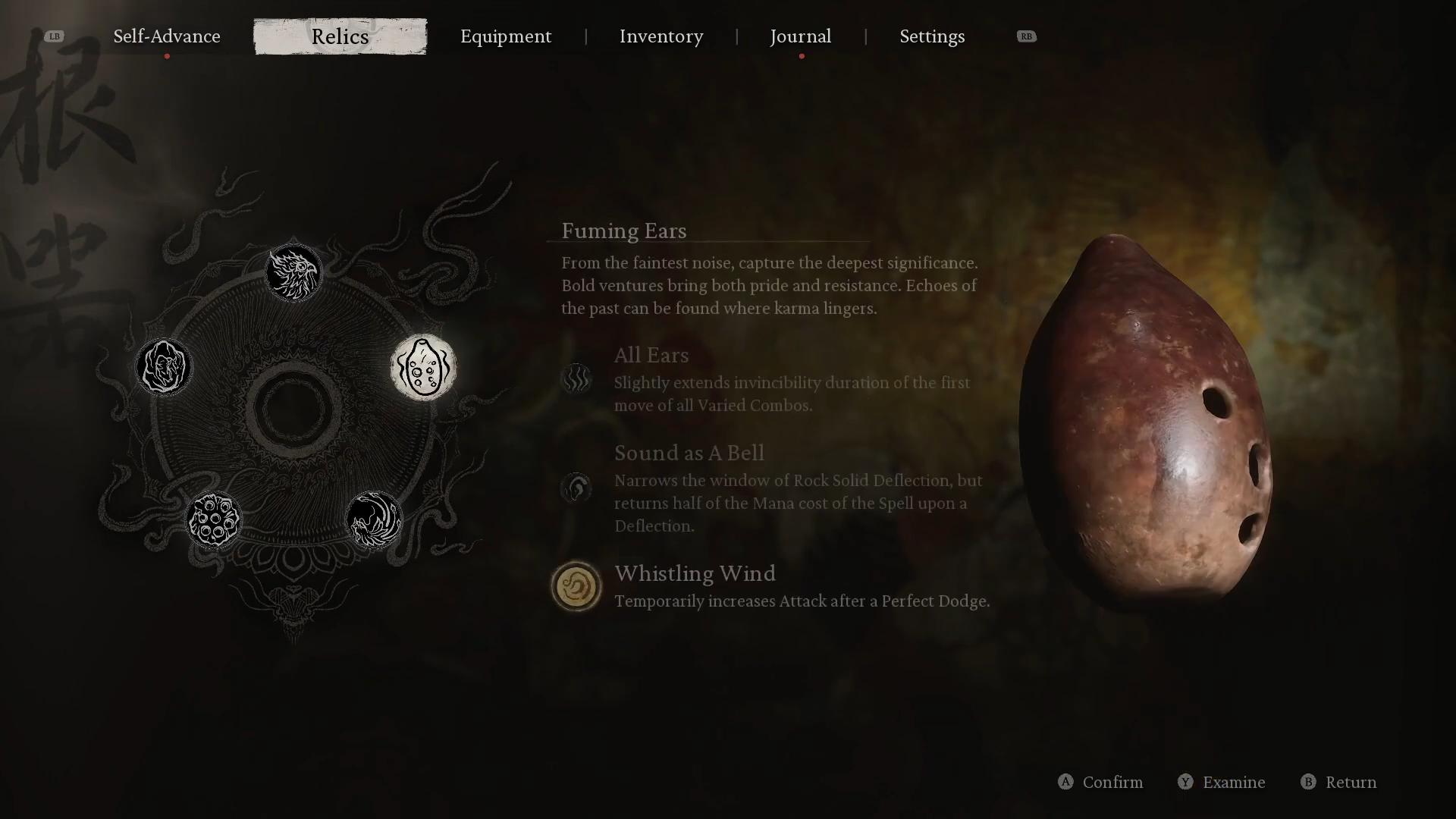Pick the lotus seed pod relic icon
The image size is (1456, 819).
pos(213,520)
